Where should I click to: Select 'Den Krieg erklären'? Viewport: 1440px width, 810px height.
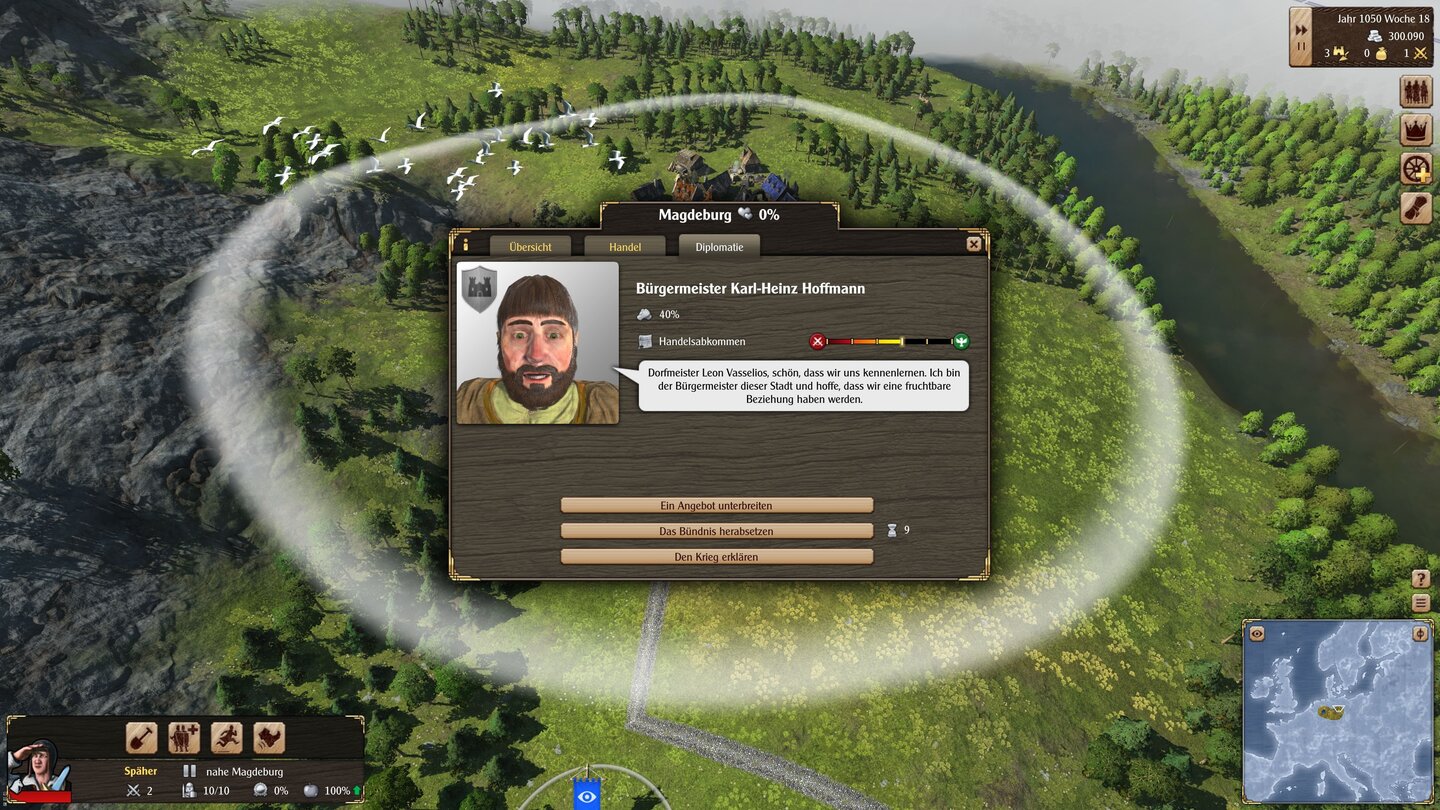click(x=716, y=556)
